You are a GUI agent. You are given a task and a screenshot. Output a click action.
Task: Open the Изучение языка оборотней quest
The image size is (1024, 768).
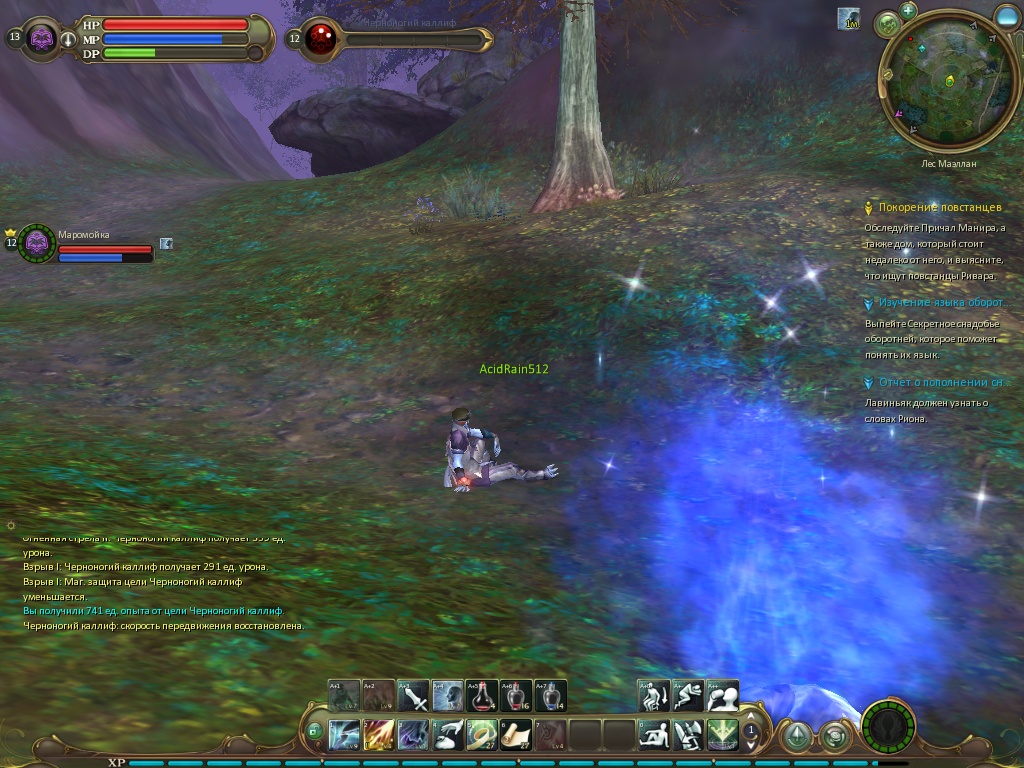tap(940, 302)
